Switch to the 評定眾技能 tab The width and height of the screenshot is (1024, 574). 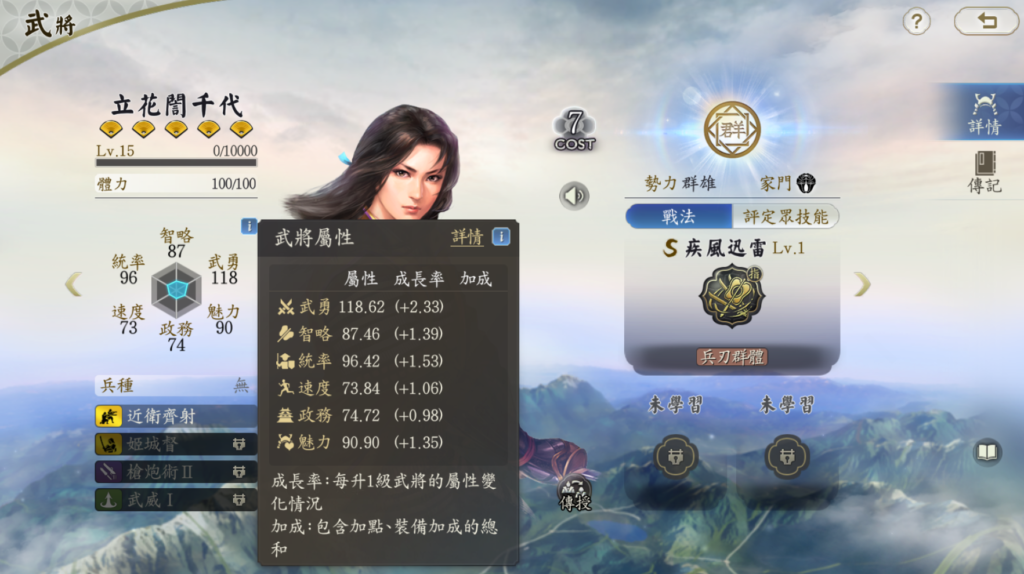[x=785, y=216]
